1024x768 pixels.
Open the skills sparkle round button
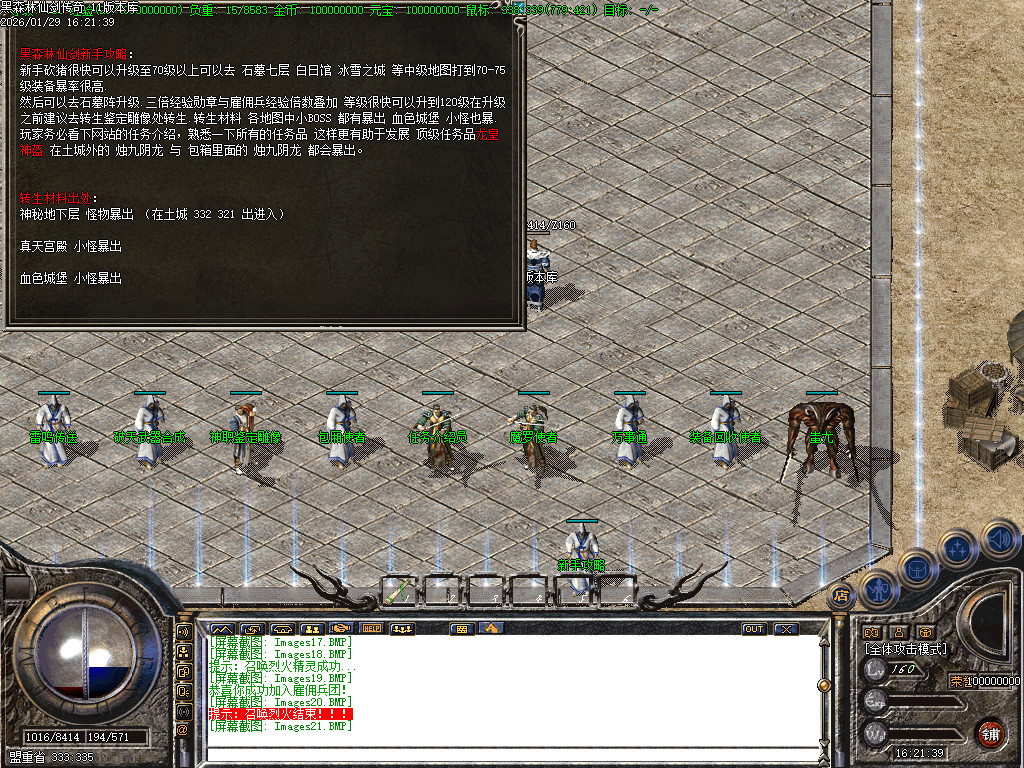957,548
